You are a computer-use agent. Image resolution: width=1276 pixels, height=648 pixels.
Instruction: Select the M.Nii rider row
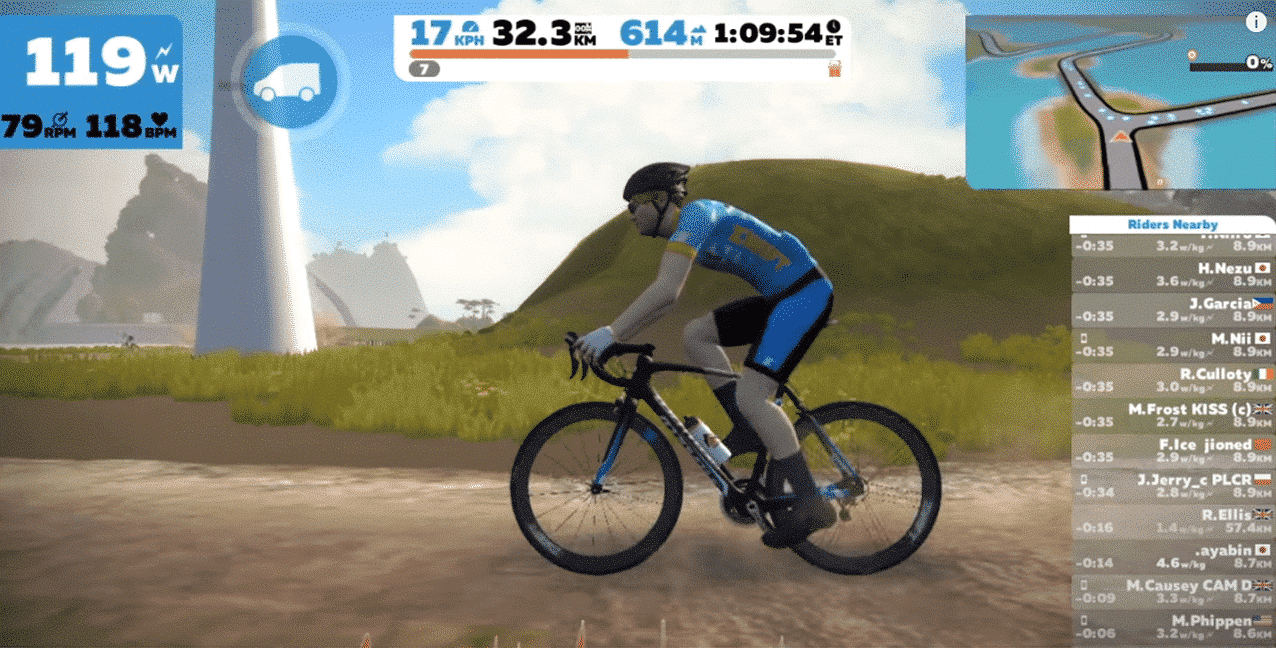click(x=1172, y=345)
